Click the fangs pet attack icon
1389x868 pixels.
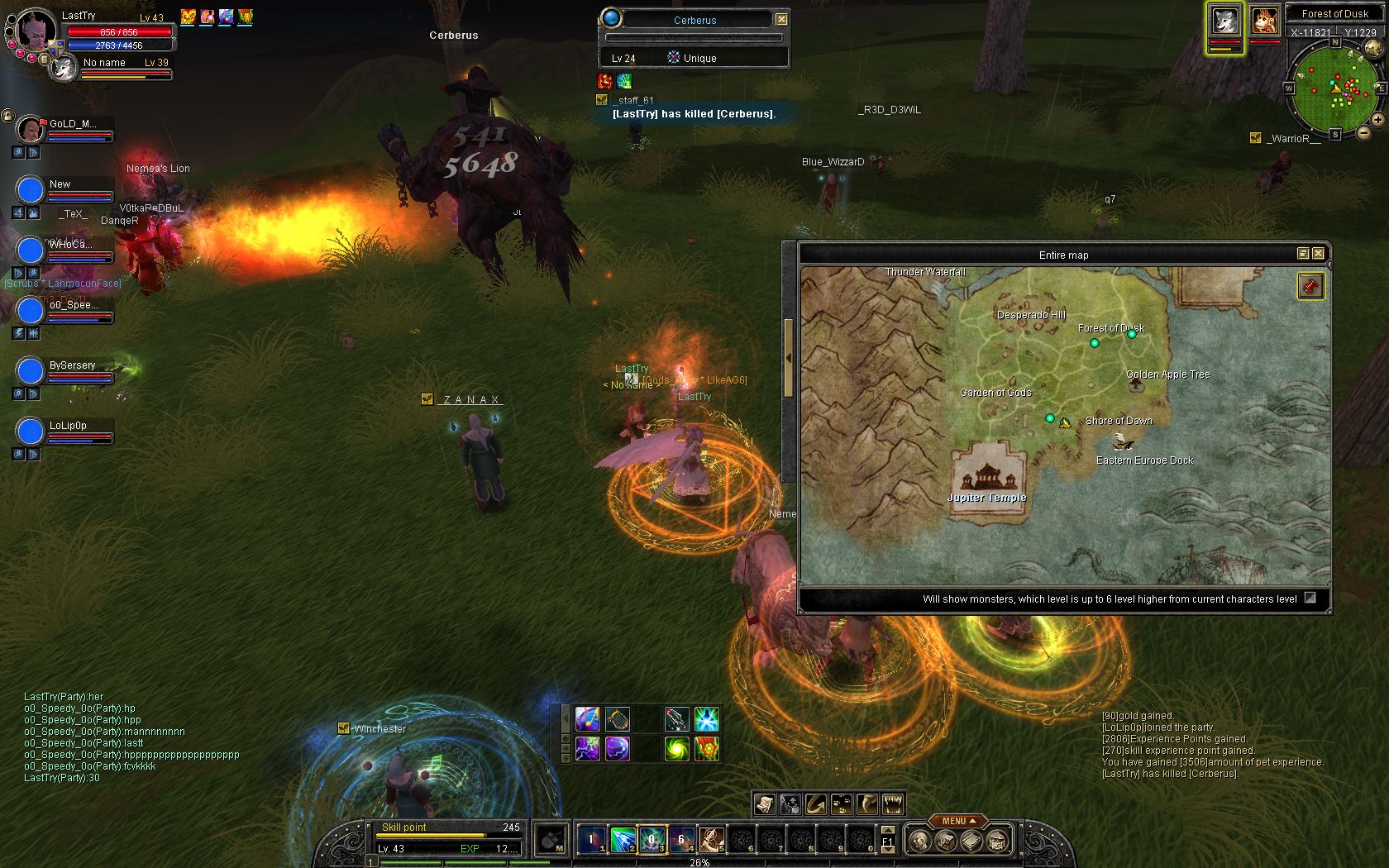(892, 804)
